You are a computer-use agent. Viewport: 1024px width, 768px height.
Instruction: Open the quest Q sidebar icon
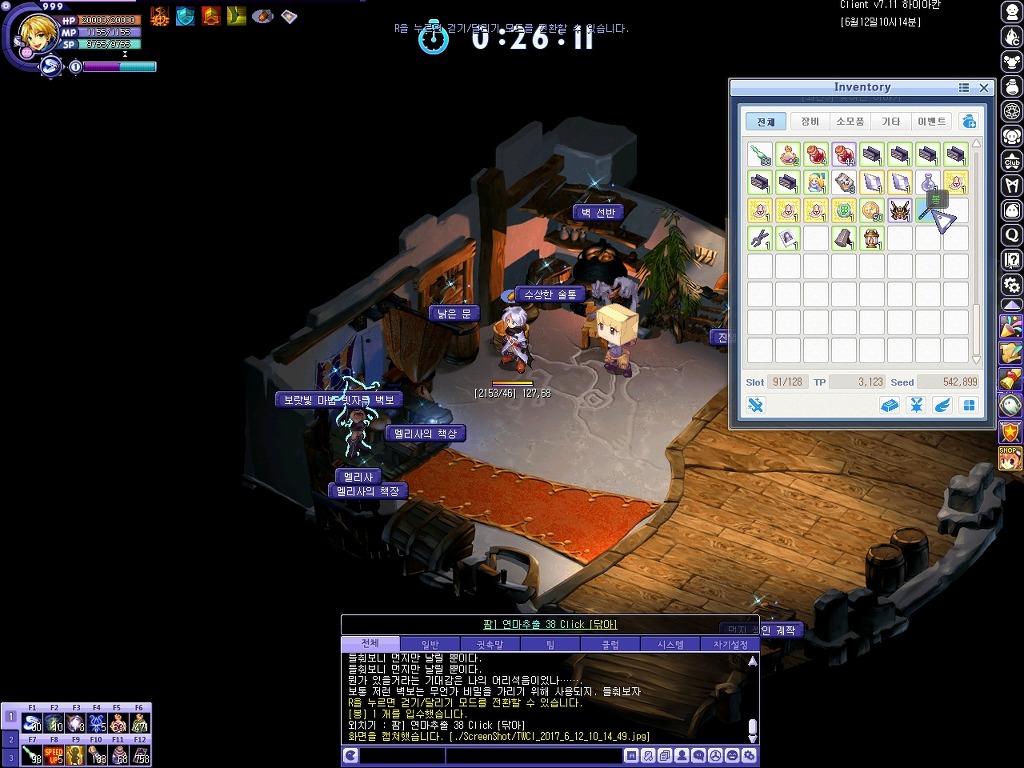coord(1012,235)
